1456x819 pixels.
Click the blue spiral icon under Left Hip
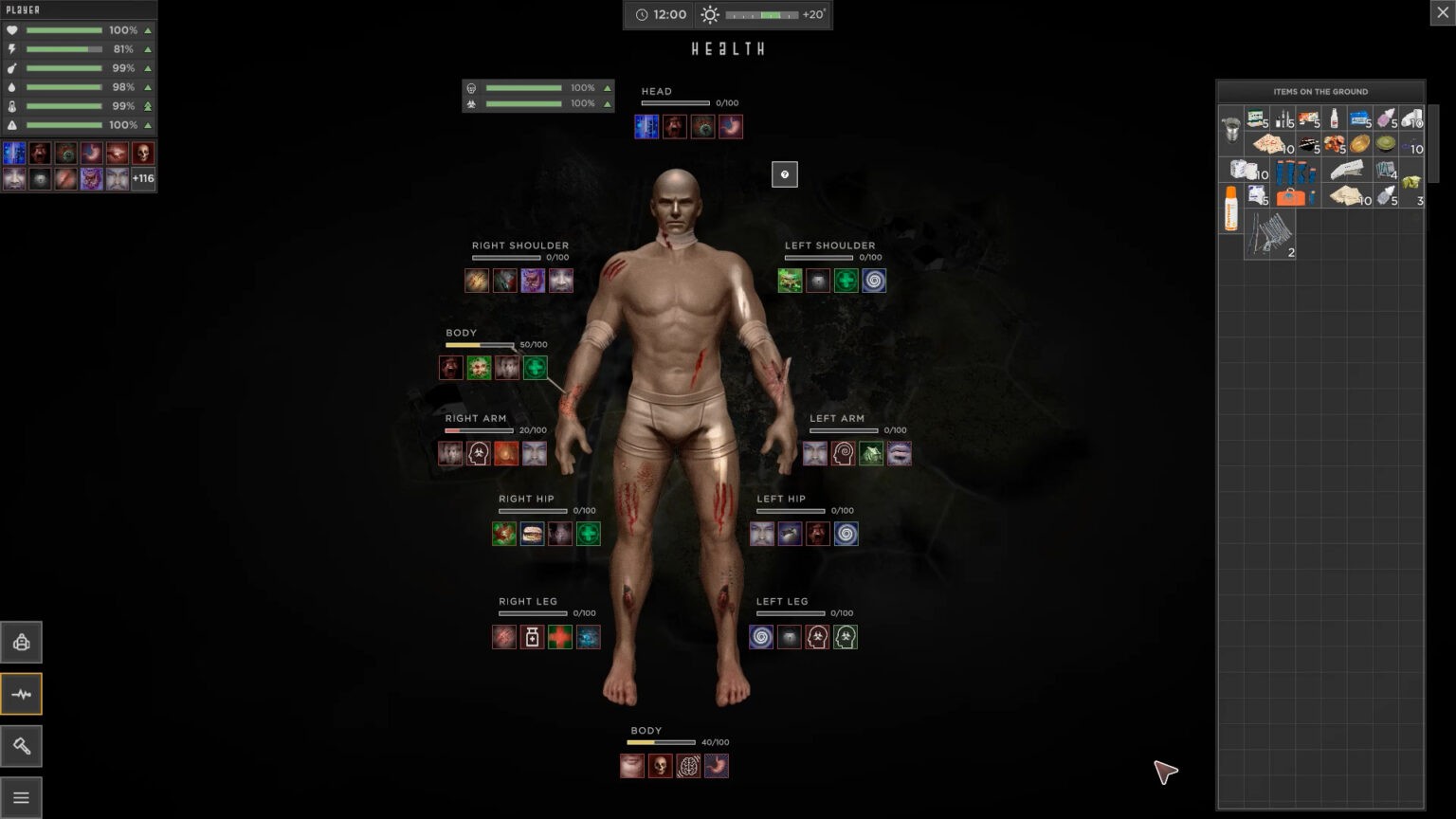coord(846,534)
